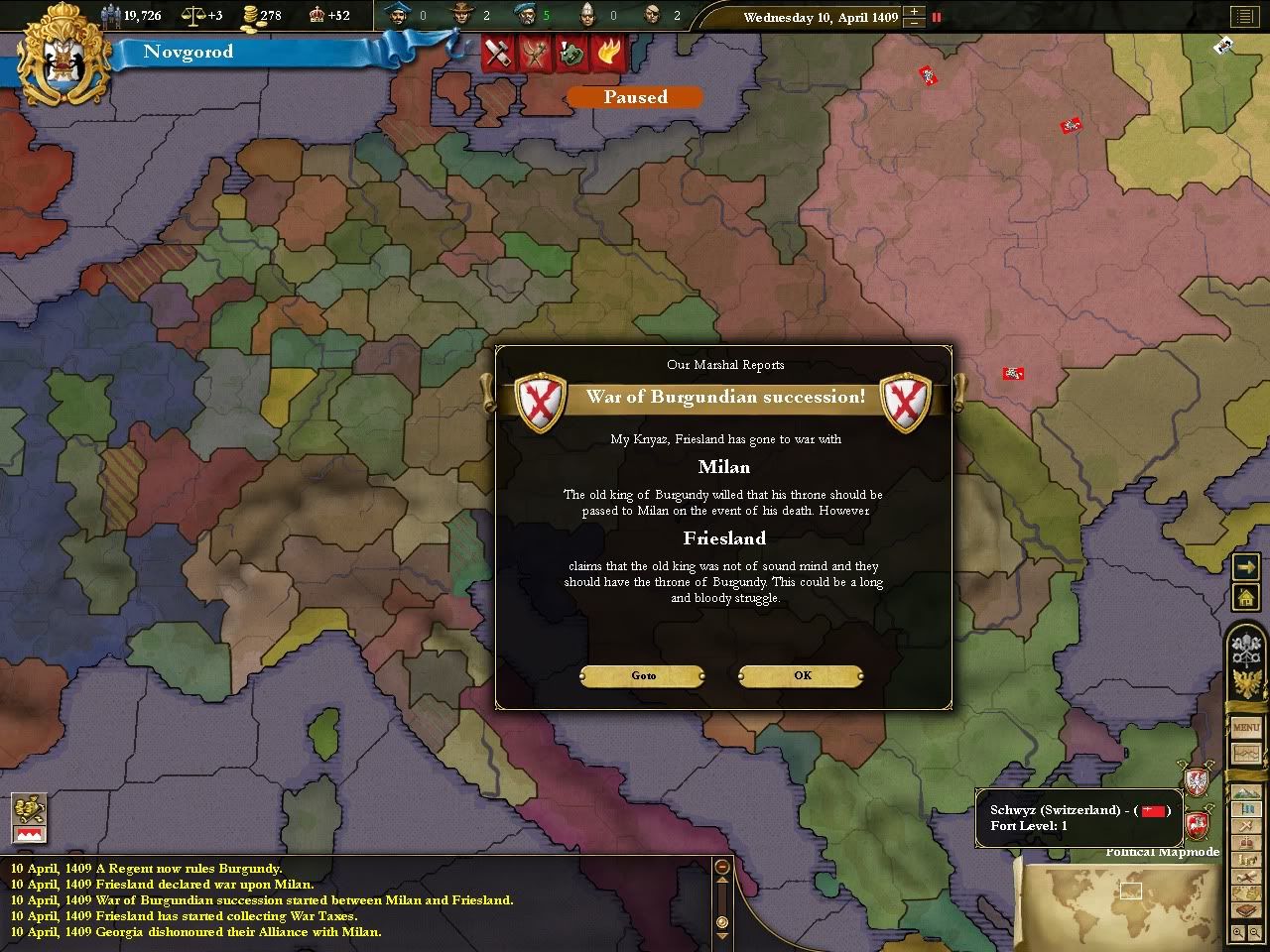Open the flame alert icon

click(607, 53)
